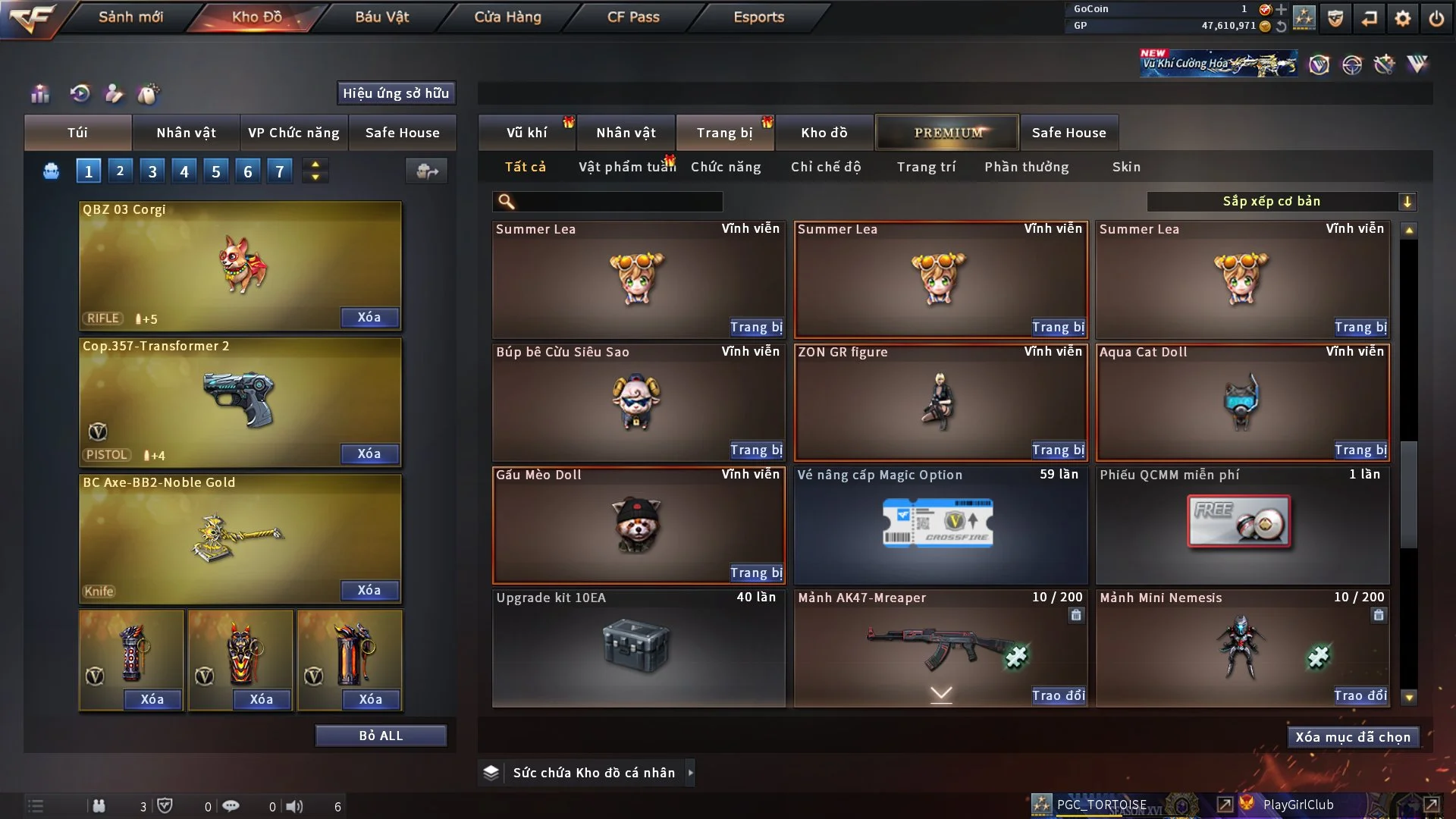Open the Cửa Hàng shop menu
This screenshot has height=819, width=1456.
coord(507,17)
